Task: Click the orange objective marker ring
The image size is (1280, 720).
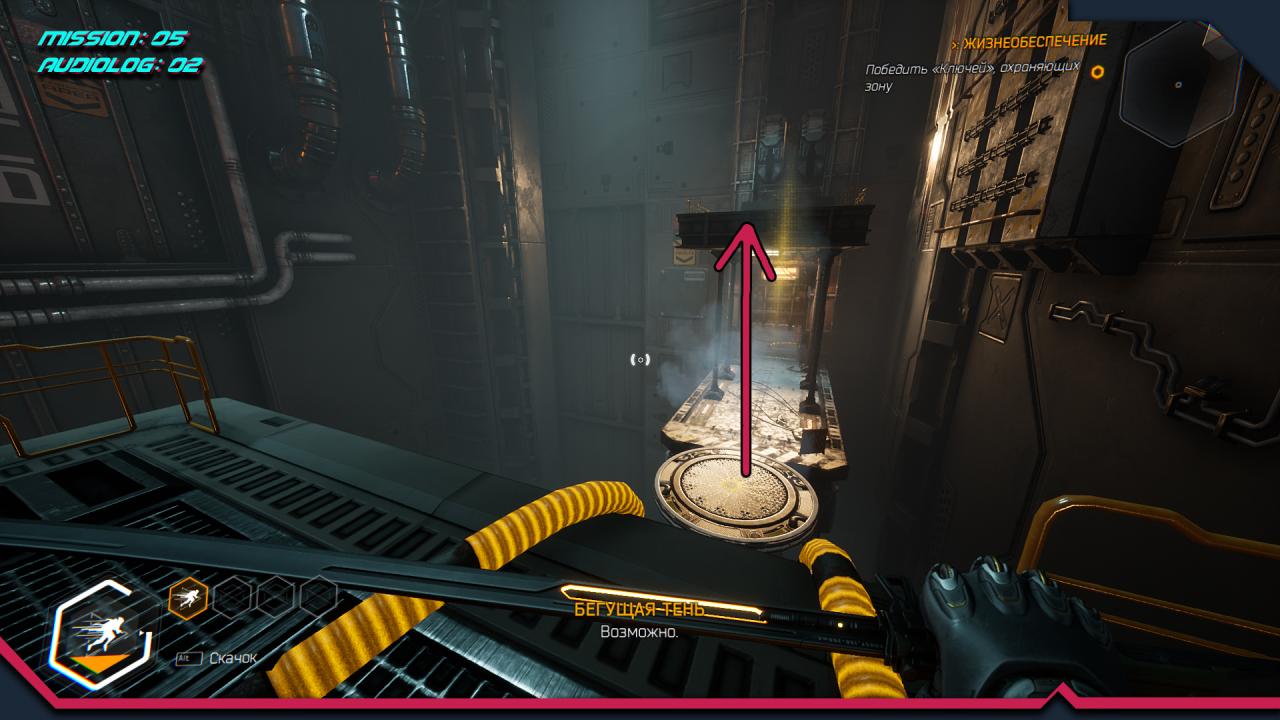Action: tap(1097, 72)
